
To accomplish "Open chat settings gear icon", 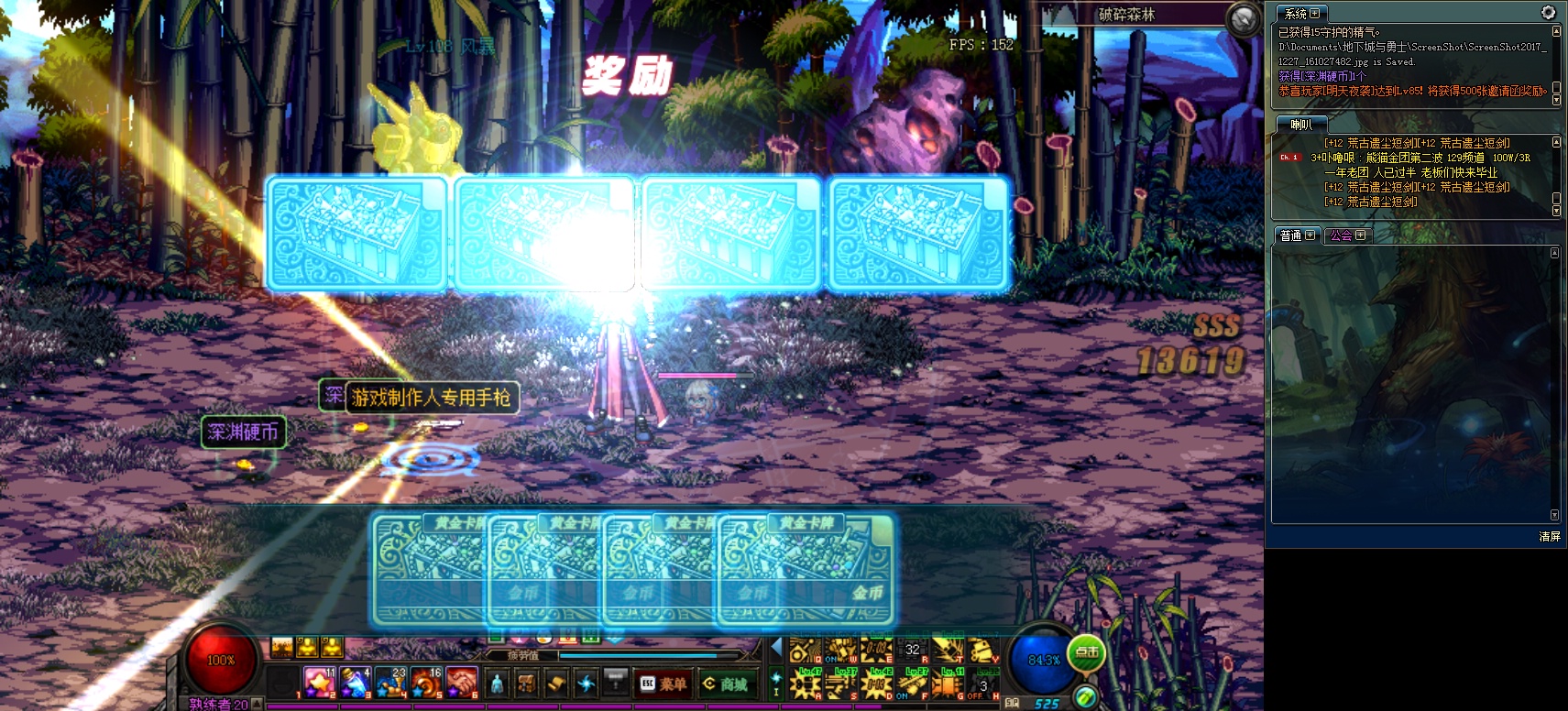I will point(1548,13).
